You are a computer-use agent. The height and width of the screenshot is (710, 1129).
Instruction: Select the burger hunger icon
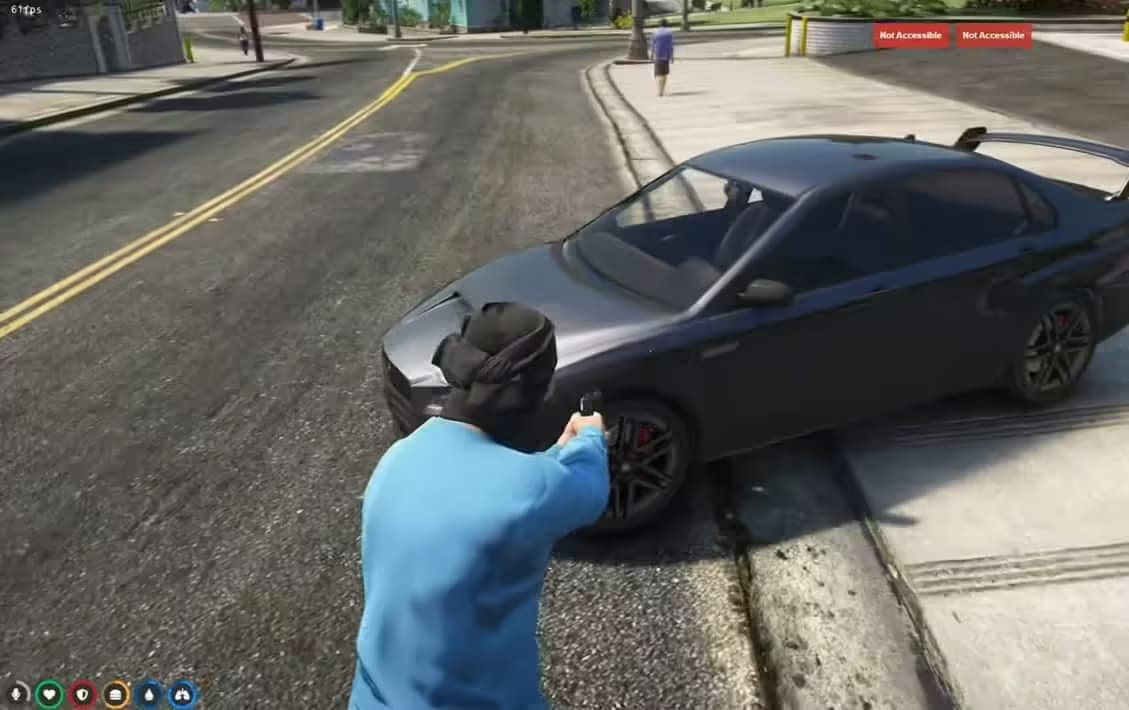click(x=116, y=693)
